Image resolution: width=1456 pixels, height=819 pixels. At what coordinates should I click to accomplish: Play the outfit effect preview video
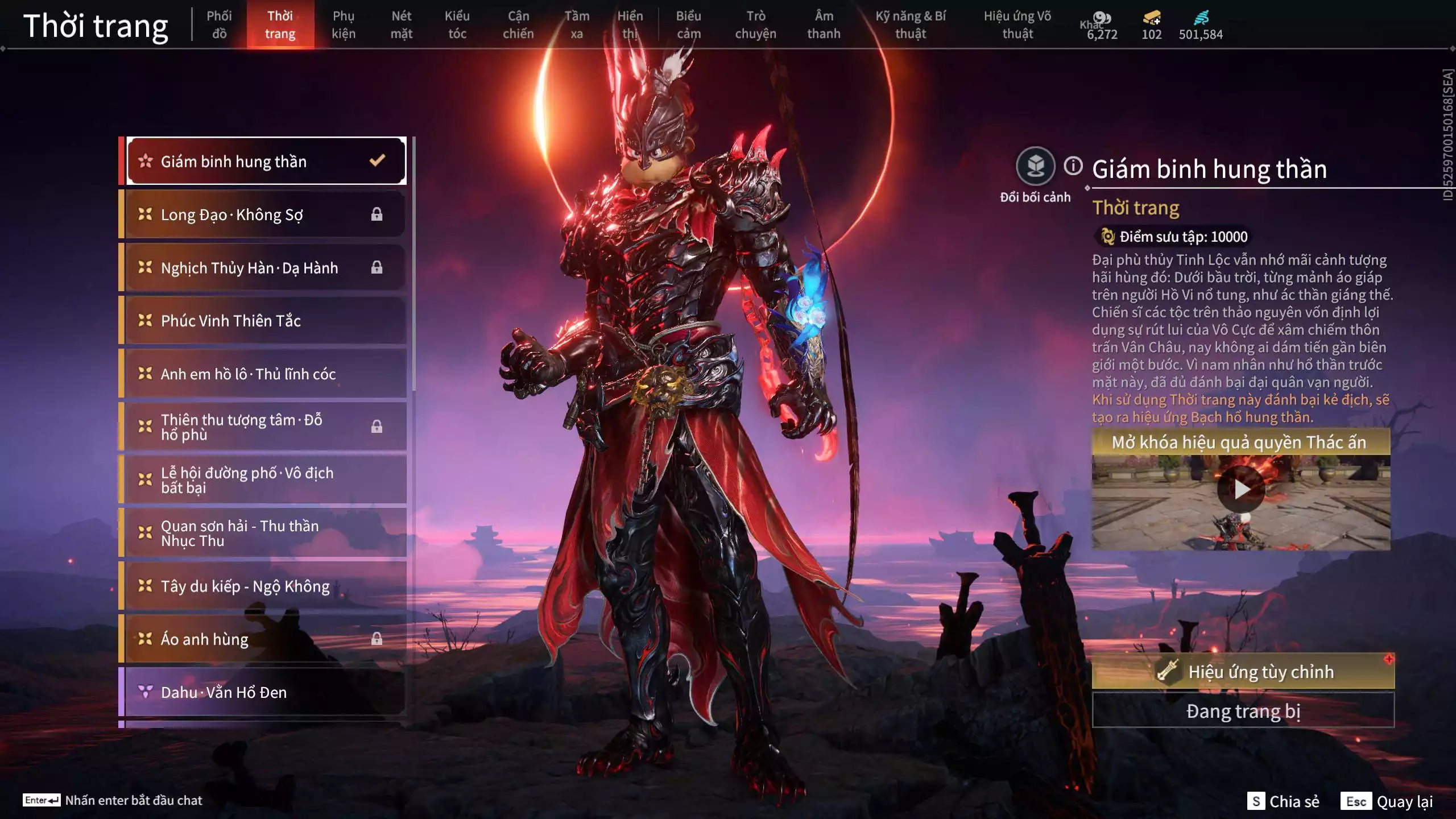tap(1240, 489)
